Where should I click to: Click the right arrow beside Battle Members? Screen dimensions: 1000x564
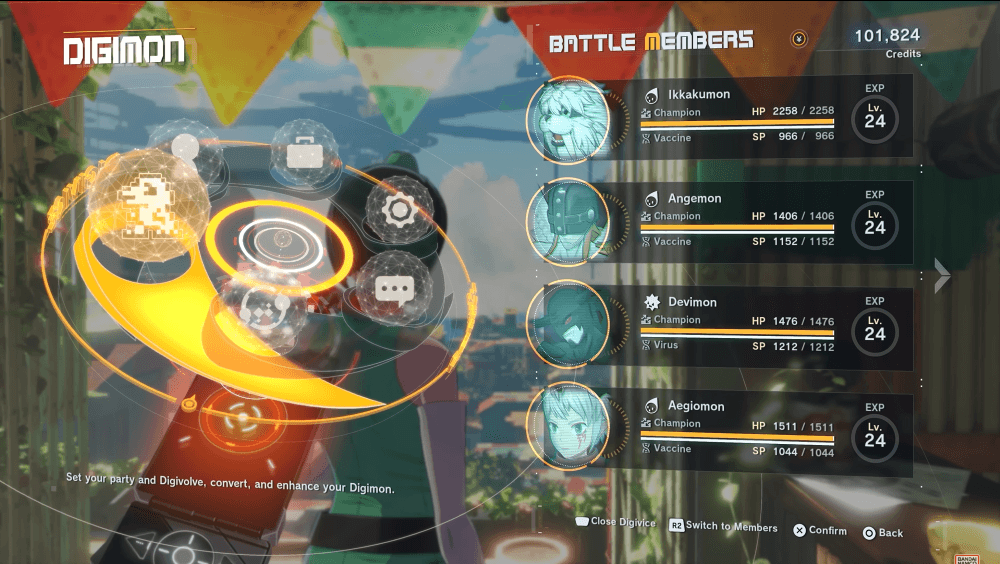pos(942,275)
